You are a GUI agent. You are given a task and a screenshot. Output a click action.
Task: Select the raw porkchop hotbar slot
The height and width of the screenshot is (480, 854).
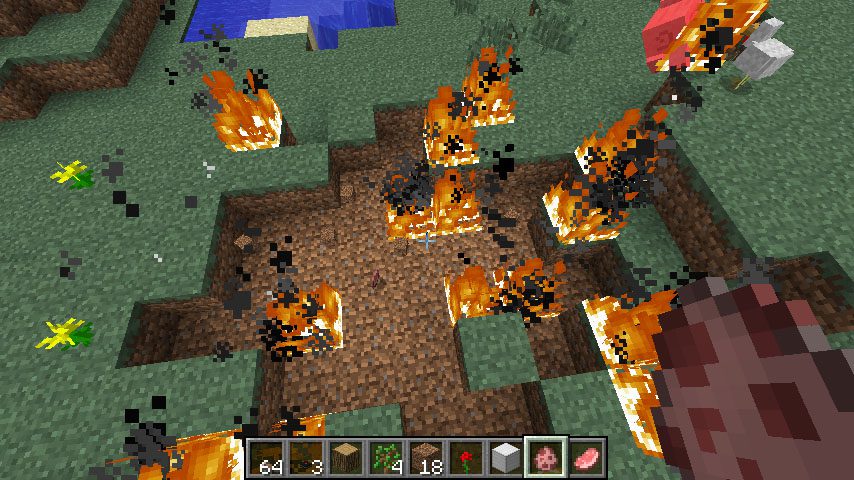click(587, 459)
